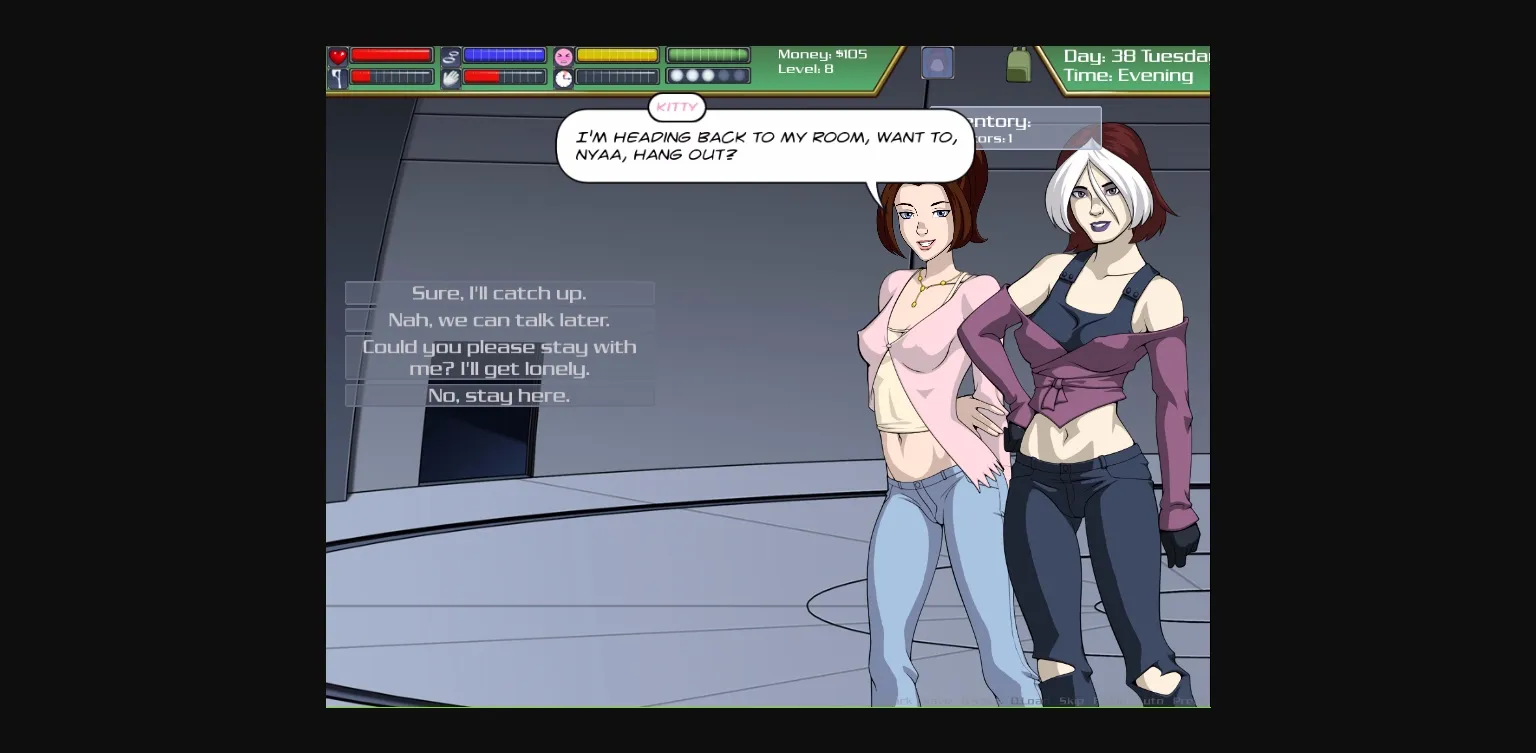Select "Nah, we can talk later."
This screenshot has height=753, width=1536.
500,320
